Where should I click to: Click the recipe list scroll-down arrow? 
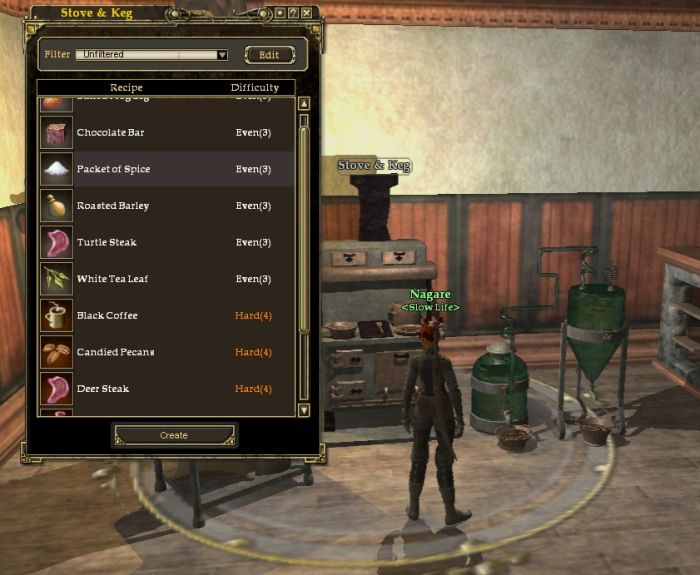[304, 410]
